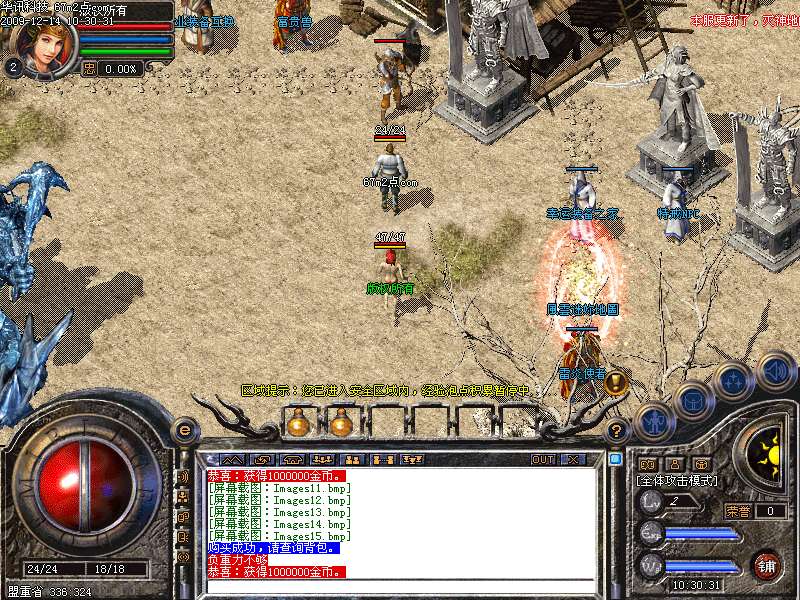Viewport: 800px width, 600px height.
Task: Open the bag with the round backpack button
Action: 692,401
